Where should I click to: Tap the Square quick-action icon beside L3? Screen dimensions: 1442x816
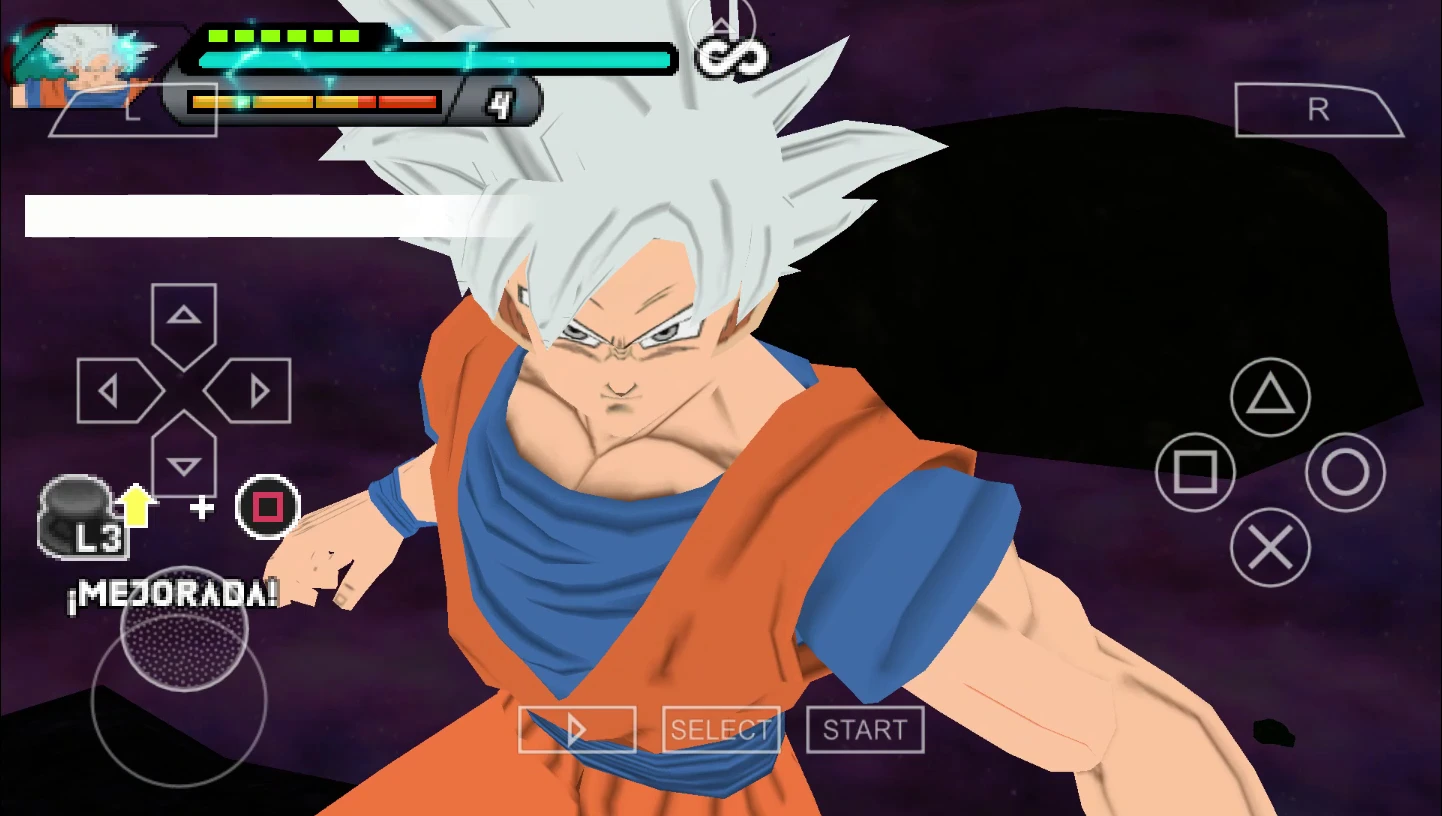[x=266, y=508]
